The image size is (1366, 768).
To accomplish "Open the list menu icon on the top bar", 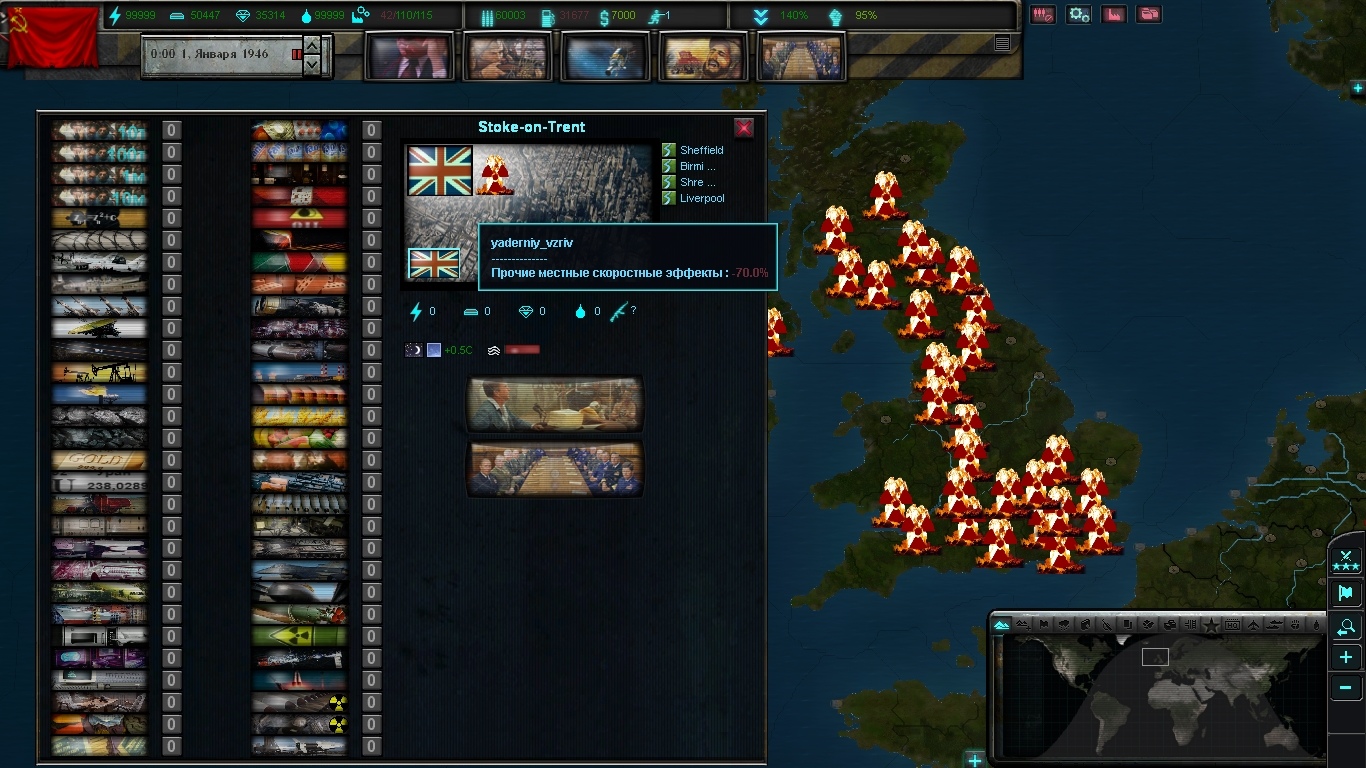I will point(1002,43).
